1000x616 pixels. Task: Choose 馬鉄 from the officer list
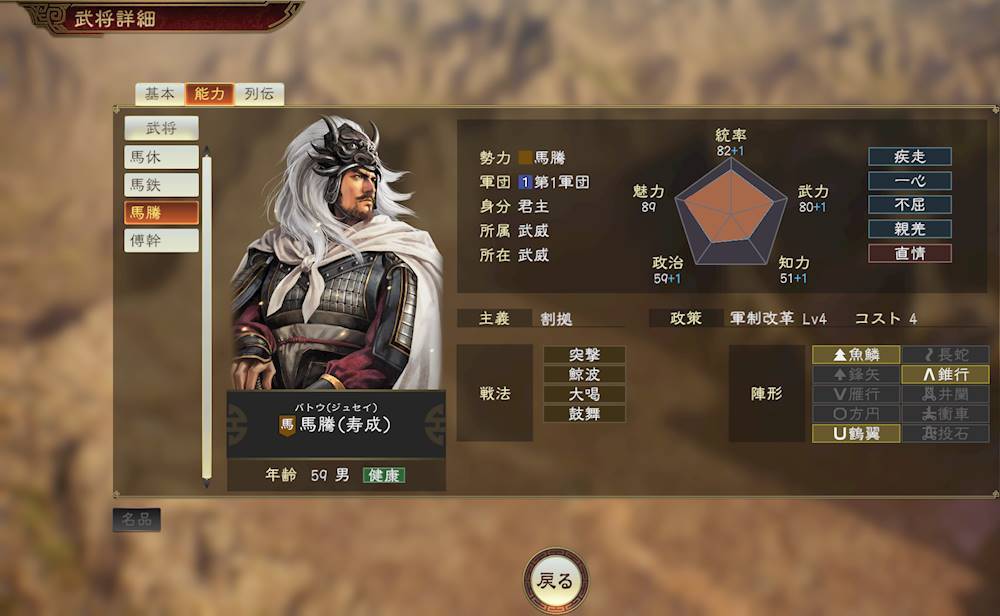(x=161, y=185)
